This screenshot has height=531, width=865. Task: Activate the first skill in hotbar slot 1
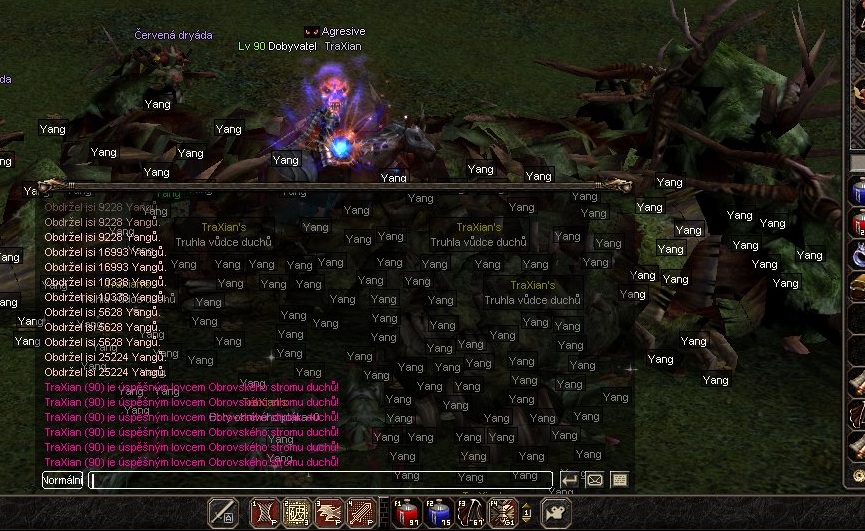point(264,513)
